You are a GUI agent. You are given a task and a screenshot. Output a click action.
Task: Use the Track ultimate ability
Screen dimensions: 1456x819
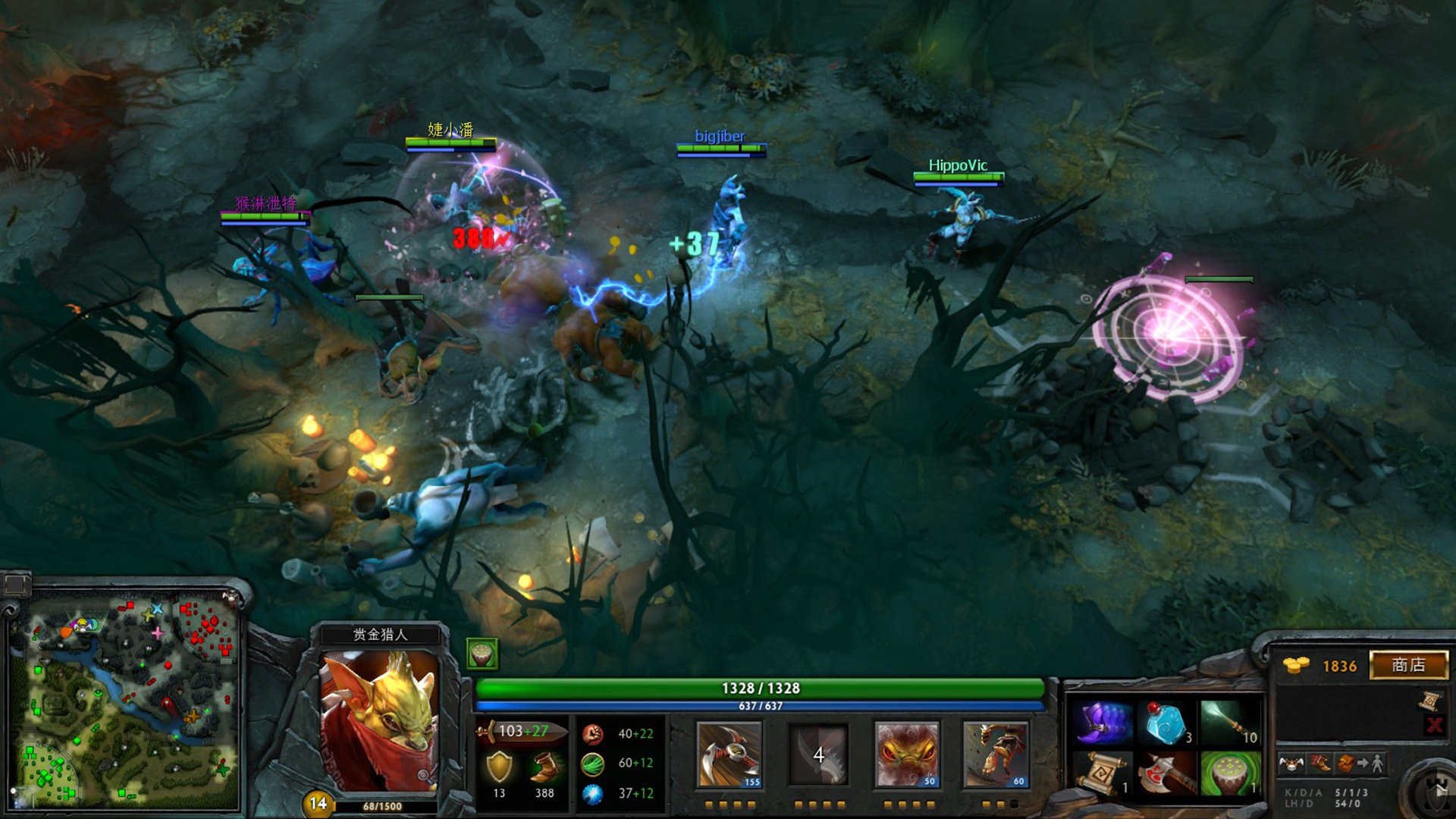pos(995,754)
